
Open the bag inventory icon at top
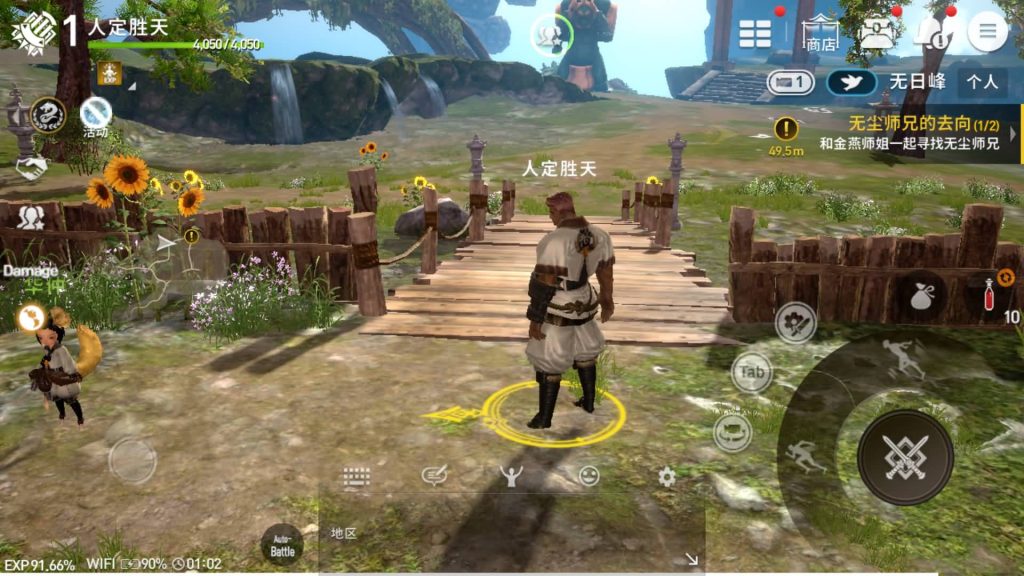877,34
